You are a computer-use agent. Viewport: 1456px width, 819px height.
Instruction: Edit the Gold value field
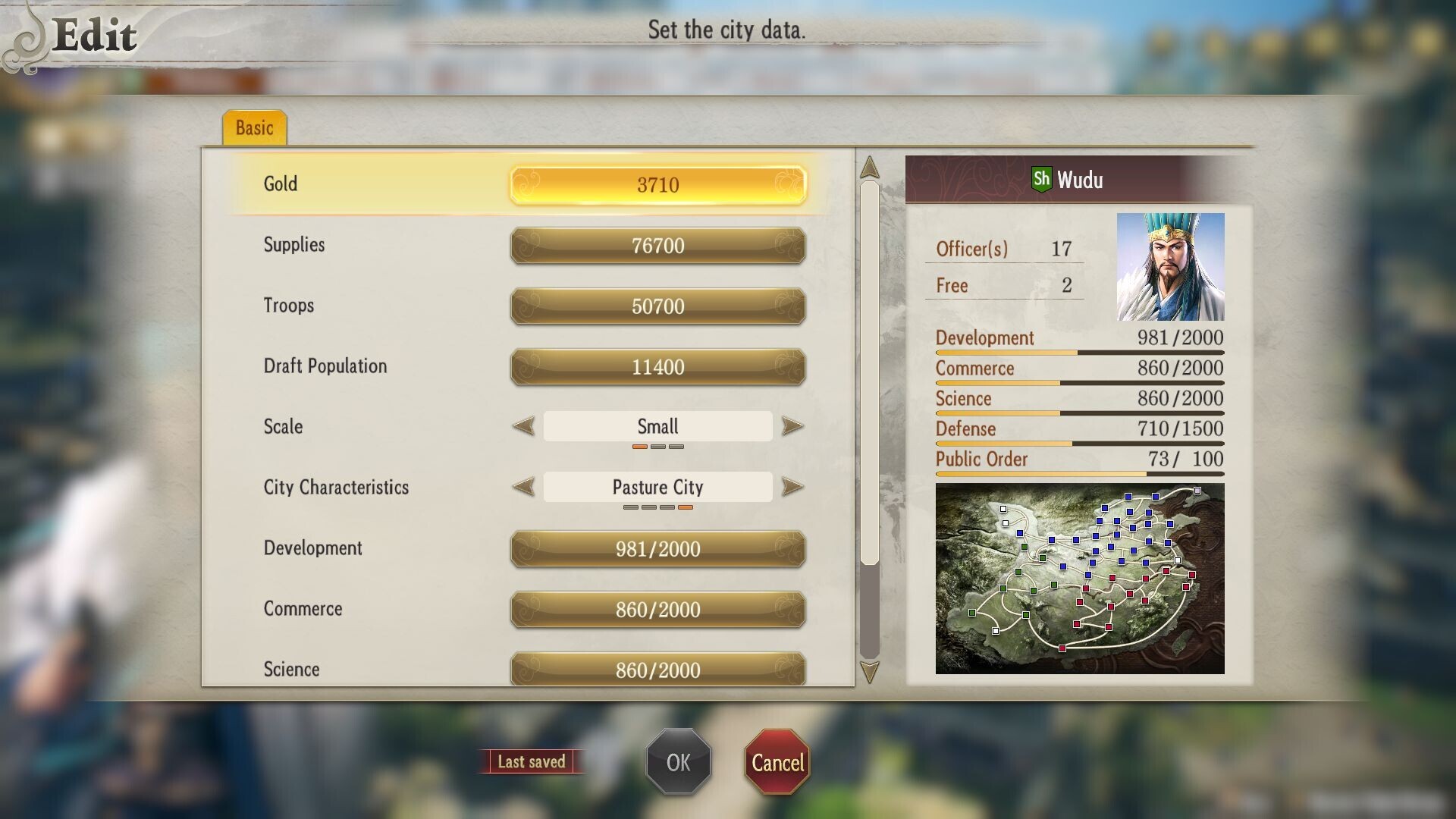click(657, 184)
